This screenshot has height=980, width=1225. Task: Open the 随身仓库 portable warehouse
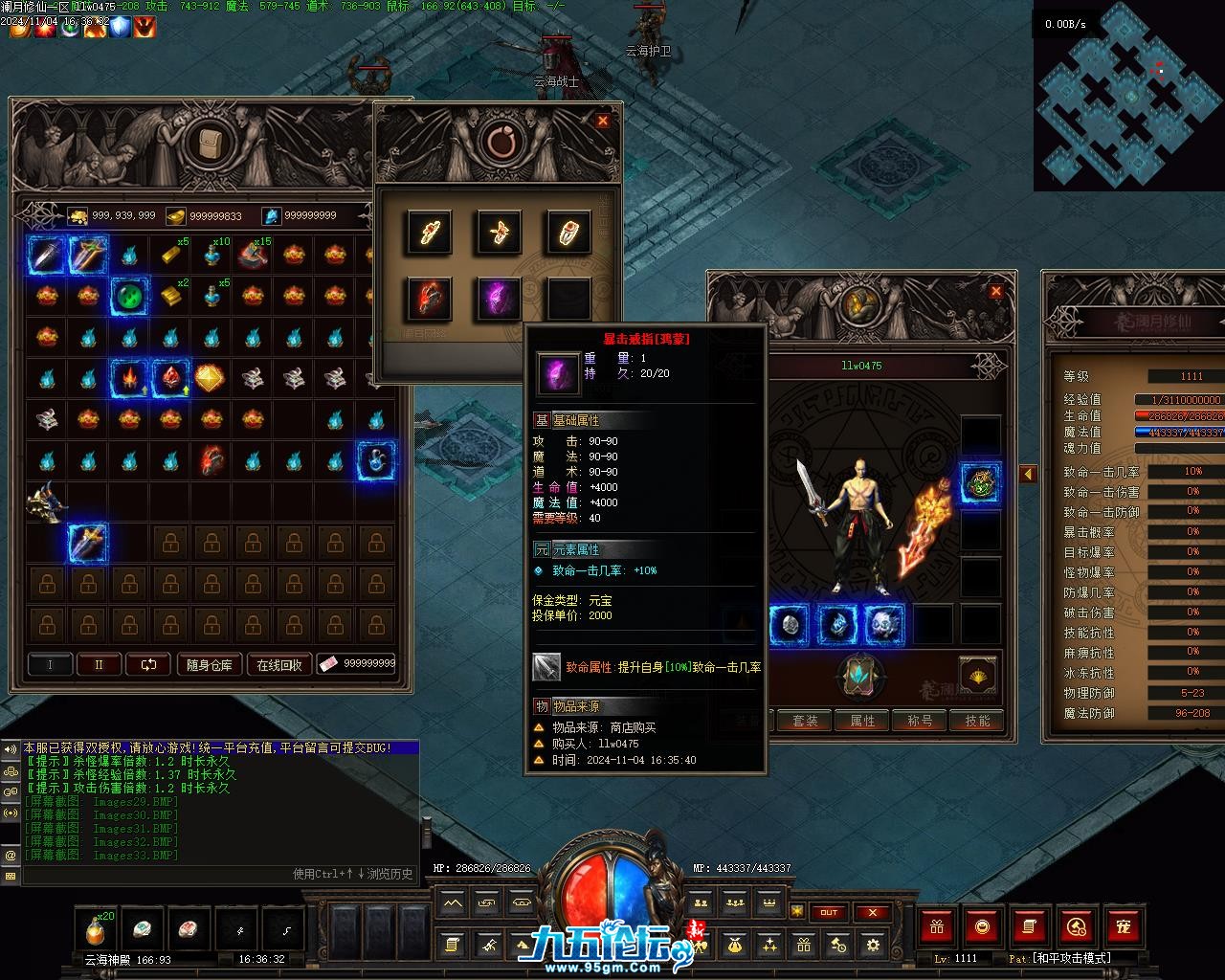[x=210, y=664]
